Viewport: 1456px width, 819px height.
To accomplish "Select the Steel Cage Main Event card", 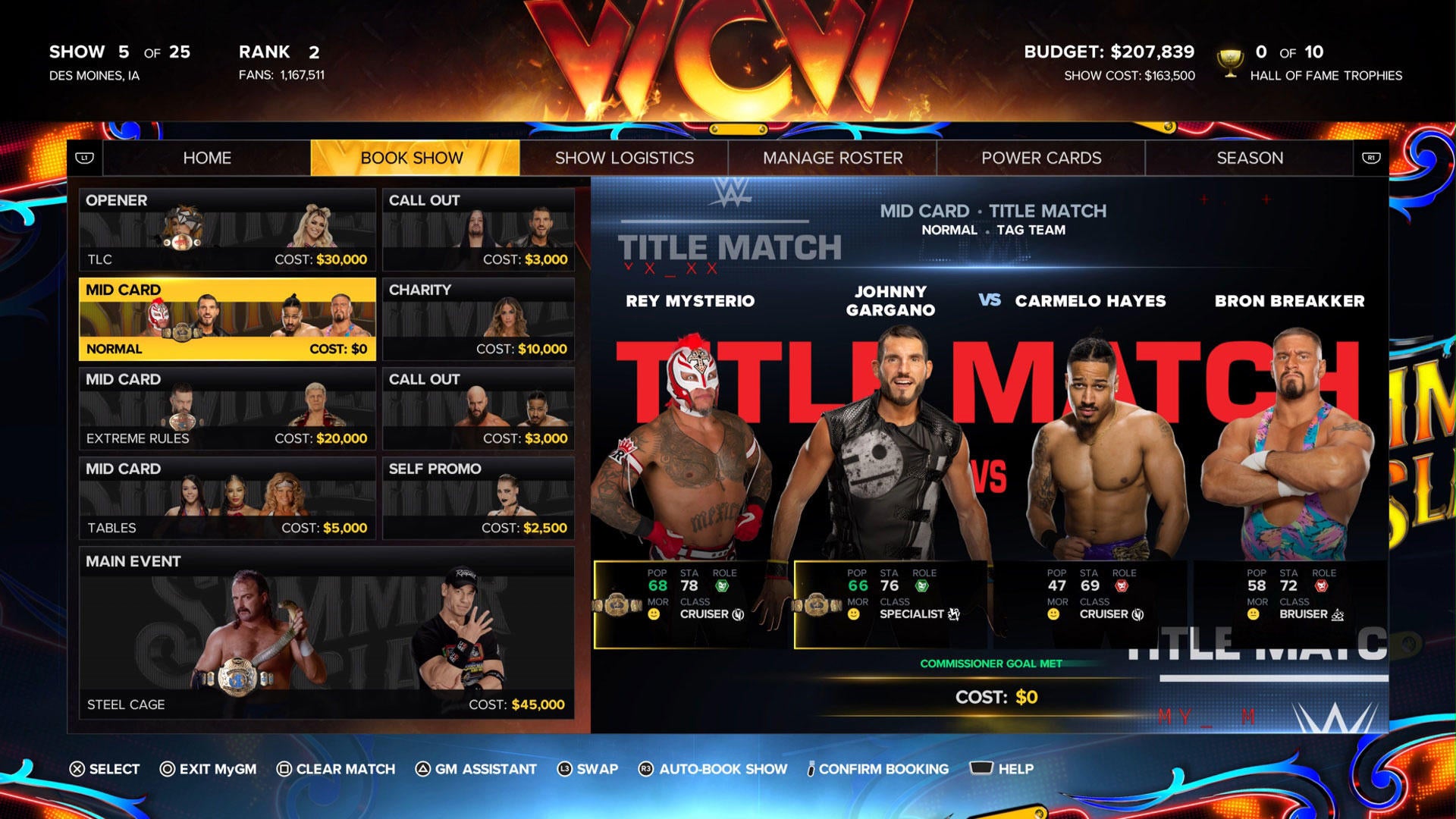I will [x=326, y=629].
